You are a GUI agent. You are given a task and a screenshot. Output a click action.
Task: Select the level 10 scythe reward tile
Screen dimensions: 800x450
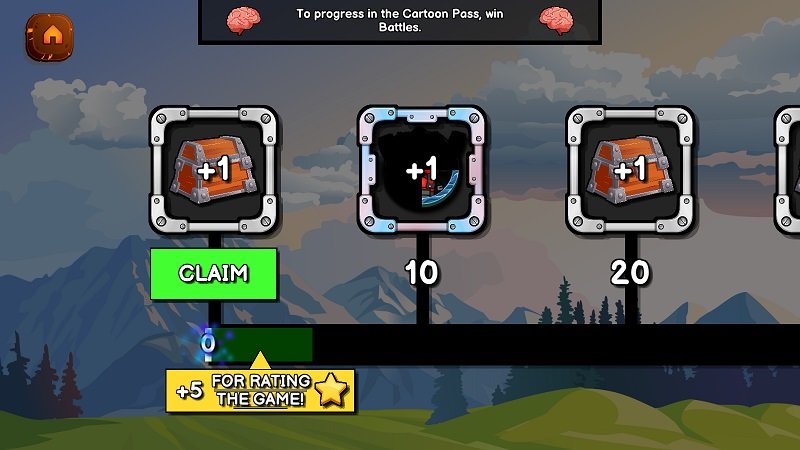point(422,170)
